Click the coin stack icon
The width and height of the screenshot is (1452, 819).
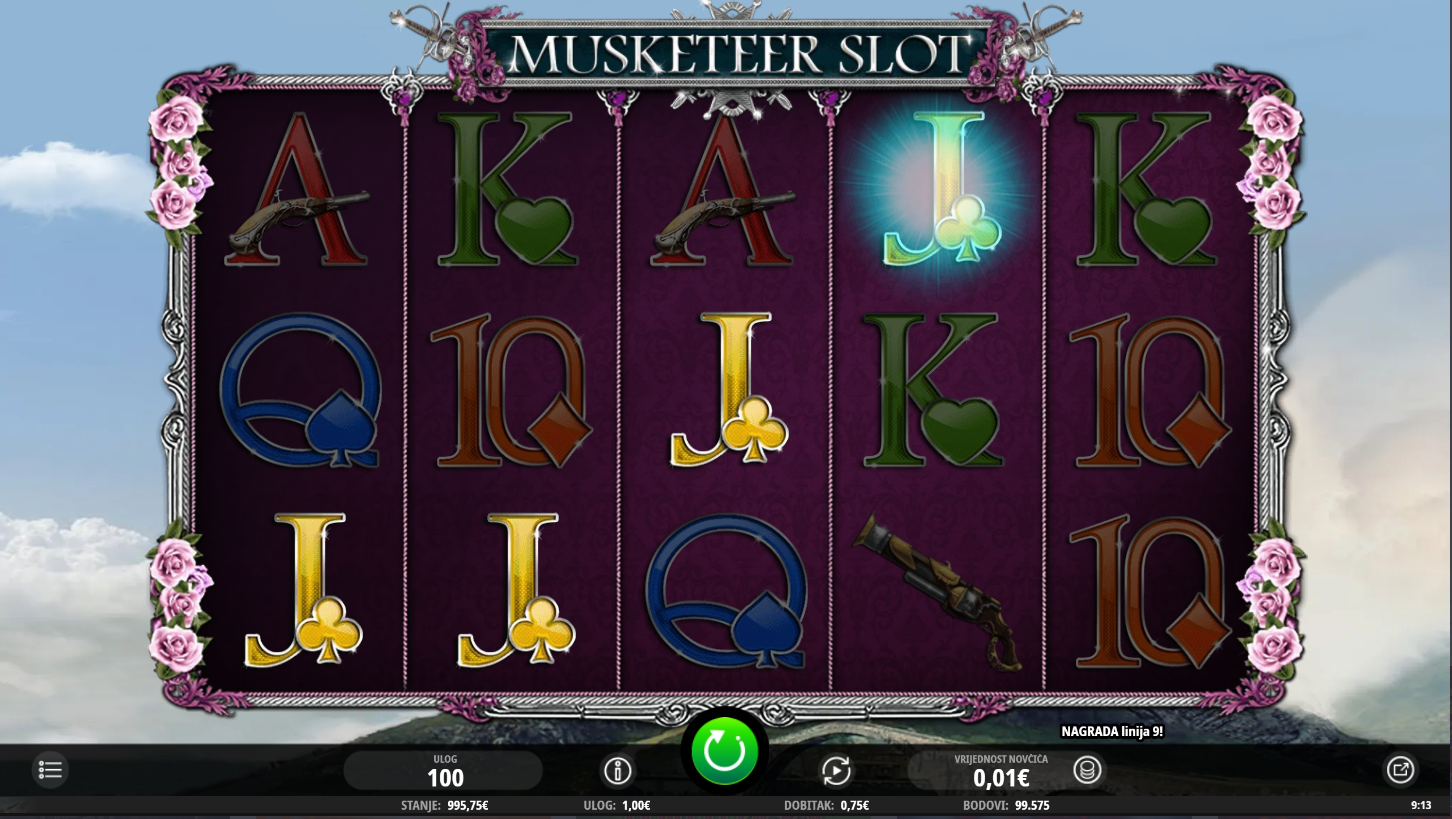pos(1087,770)
